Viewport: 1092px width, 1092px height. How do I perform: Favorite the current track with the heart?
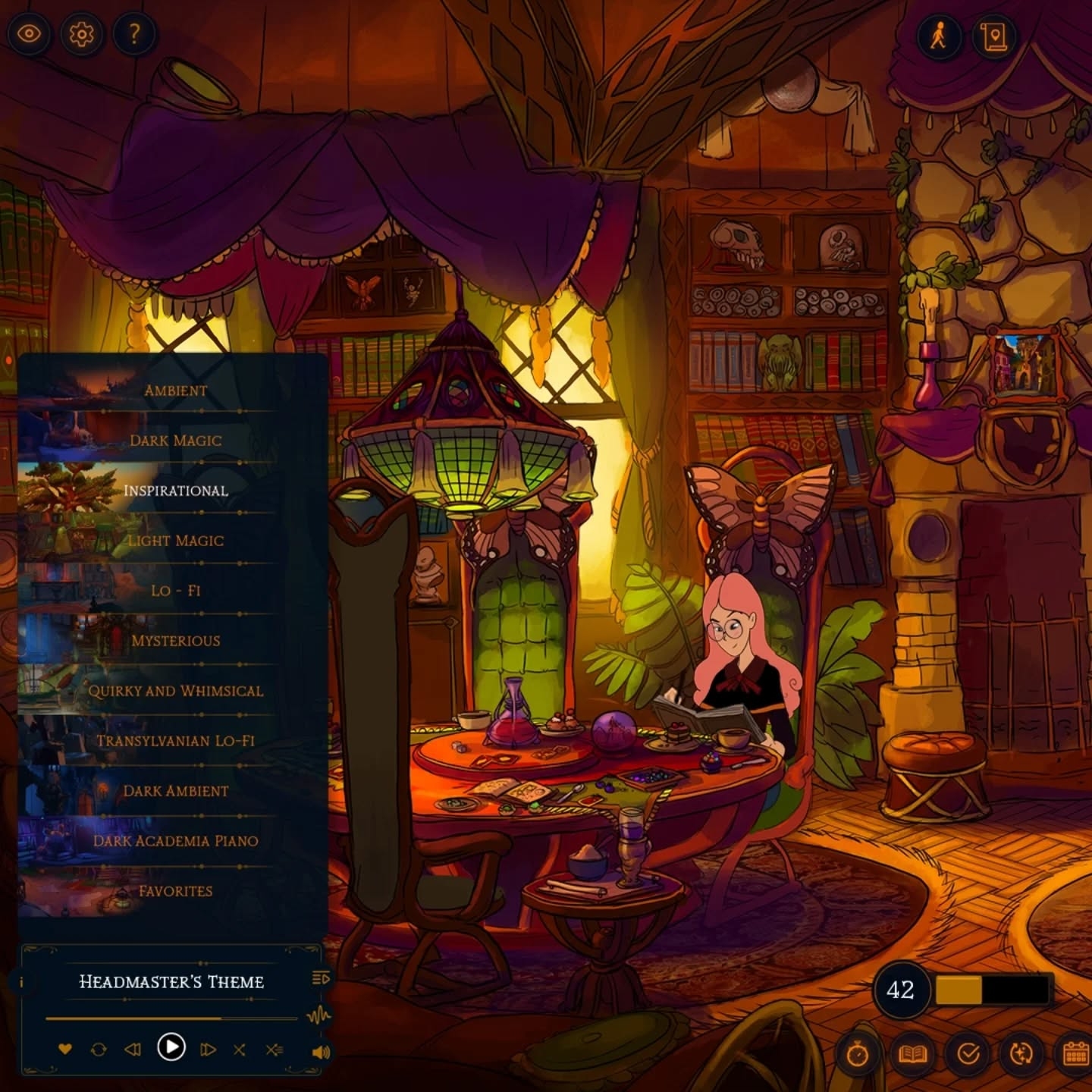(65, 1050)
